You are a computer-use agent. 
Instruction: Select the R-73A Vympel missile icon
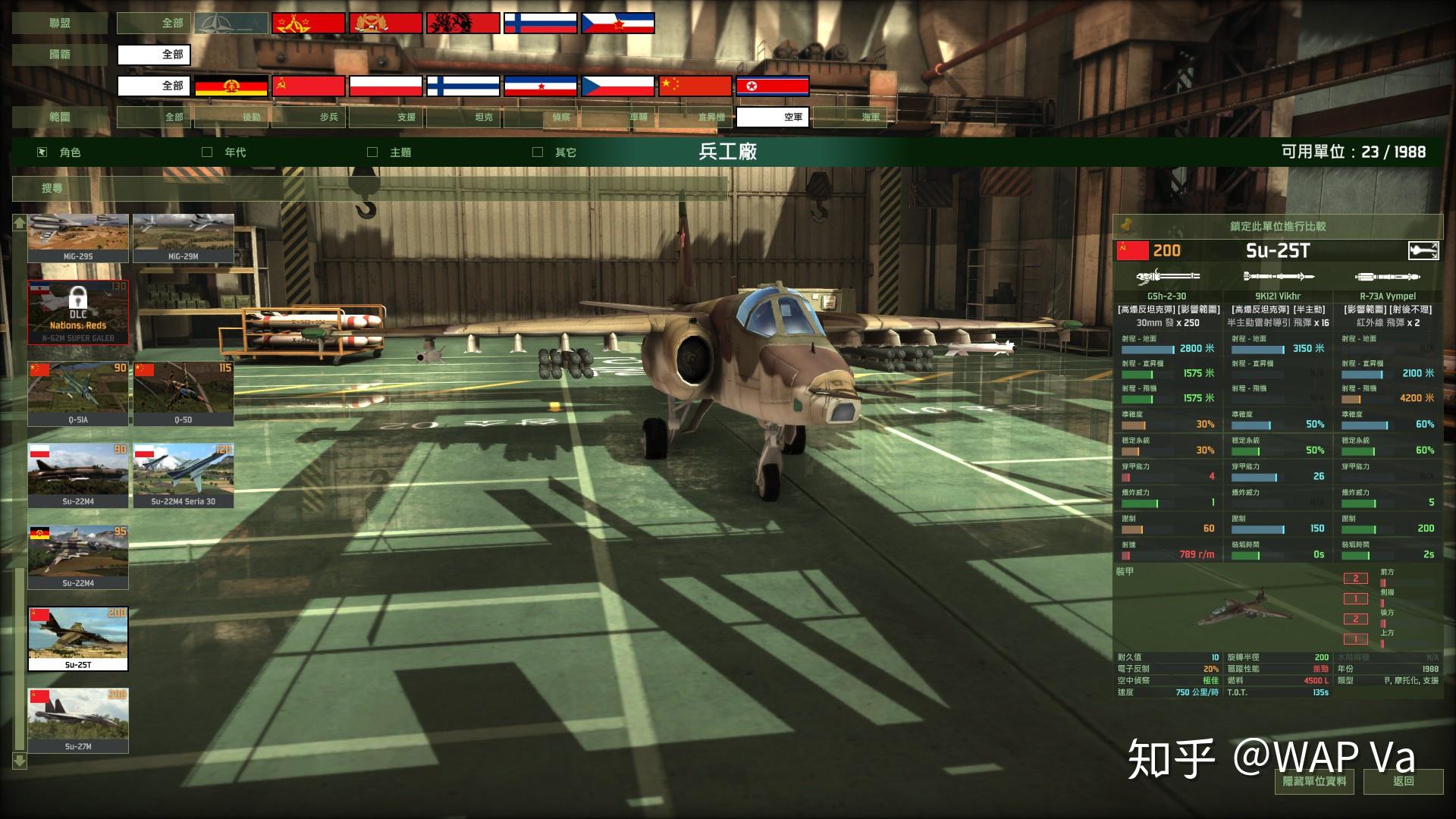(x=1388, y=277)
